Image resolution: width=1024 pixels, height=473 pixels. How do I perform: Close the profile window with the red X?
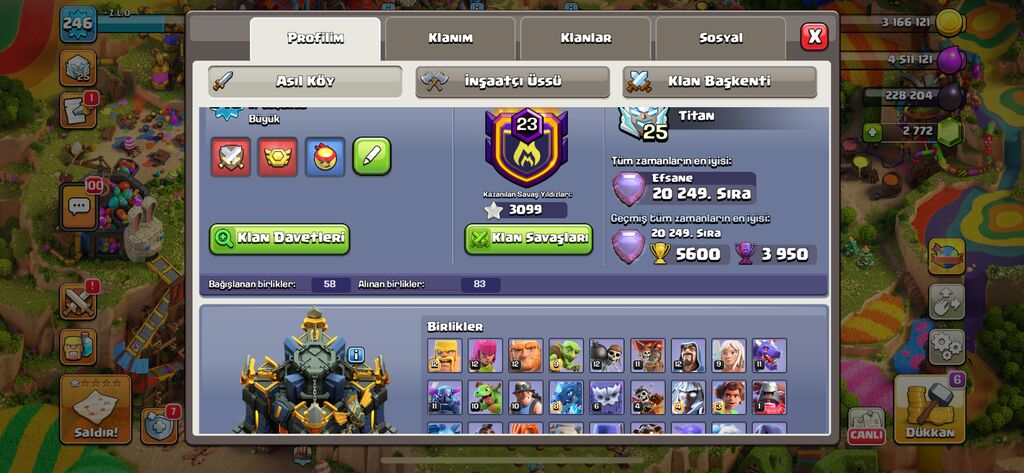coord(814,37)
